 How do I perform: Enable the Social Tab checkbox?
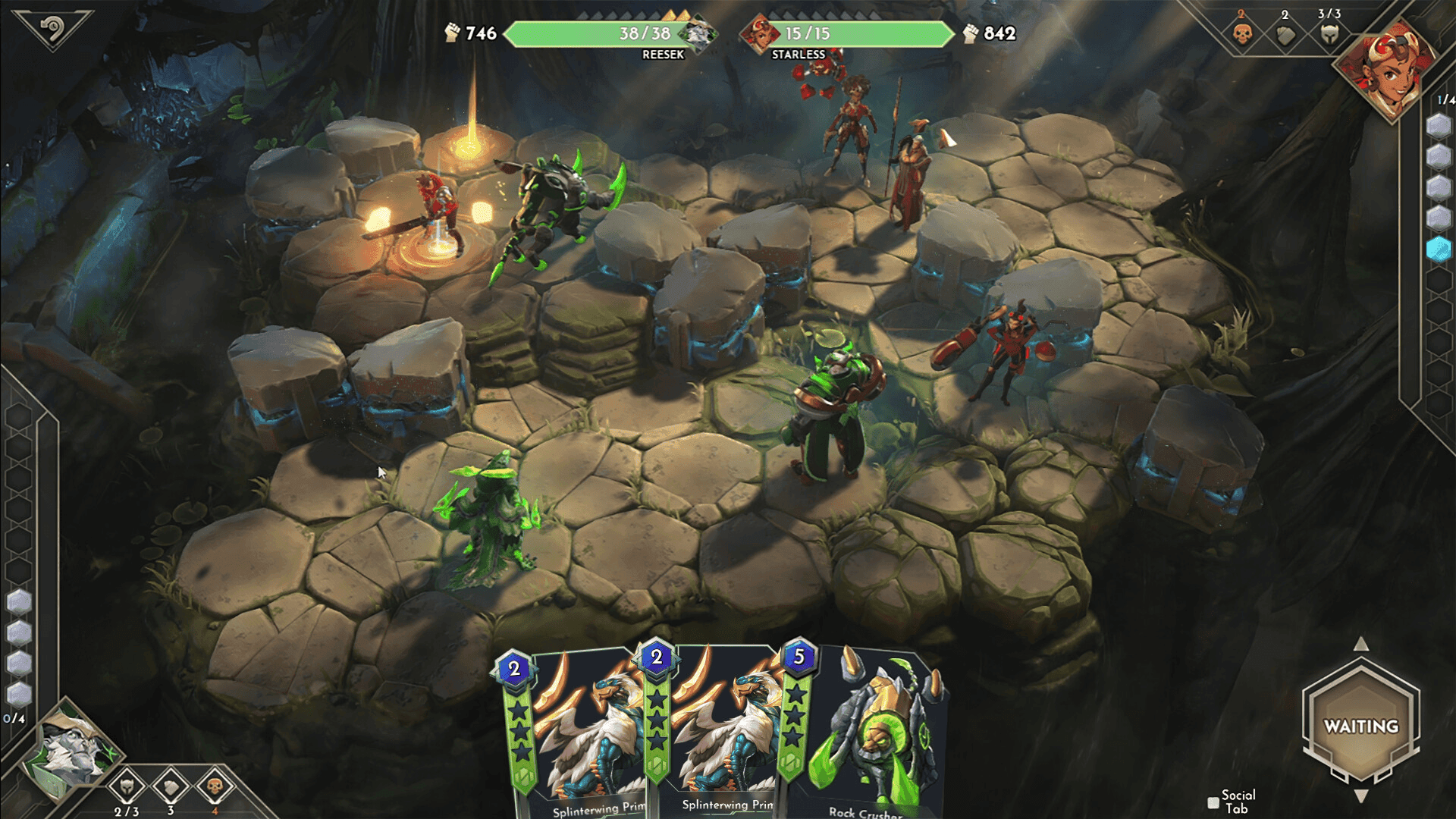click(1213, 802)
